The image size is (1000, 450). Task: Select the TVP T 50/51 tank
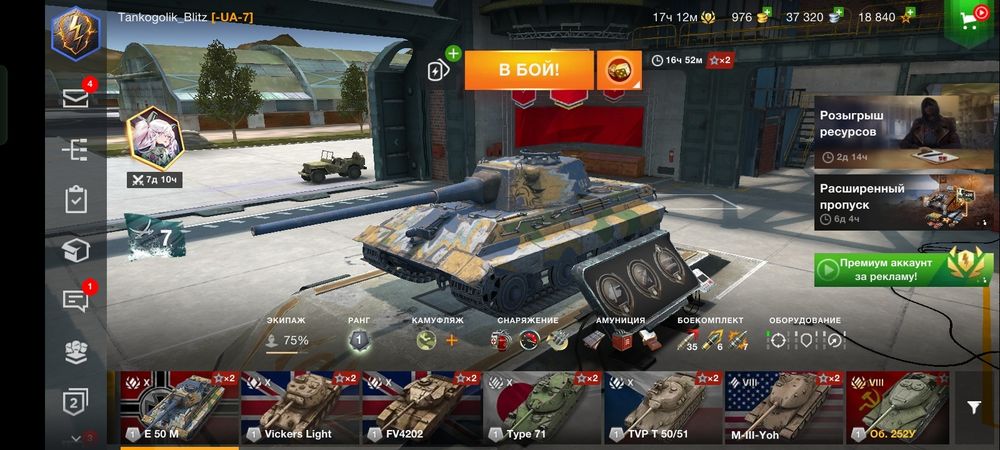pyautogui.click(x=663, y=408)
